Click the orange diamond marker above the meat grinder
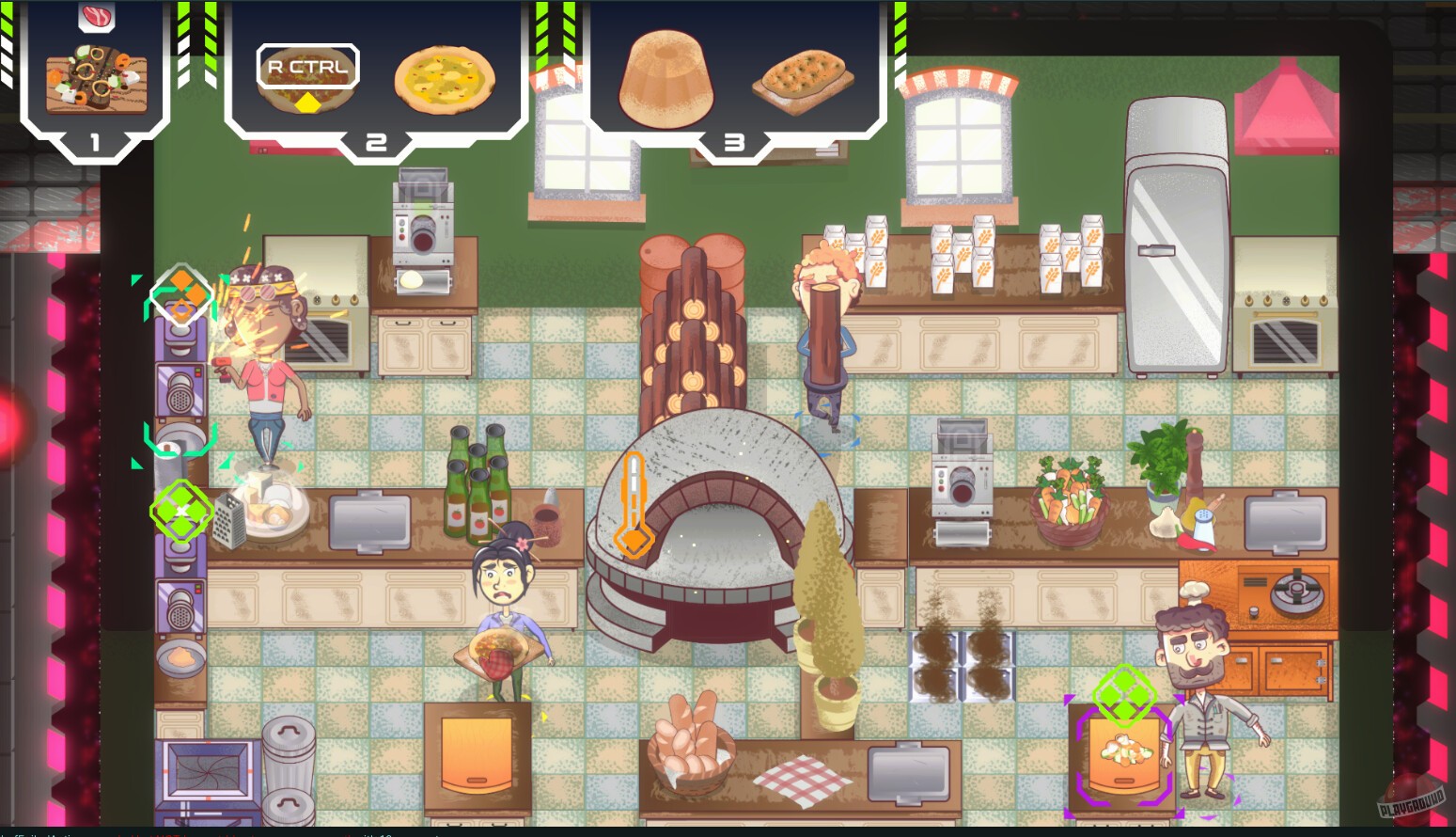 pyautogui.click(x=180, y=296)
